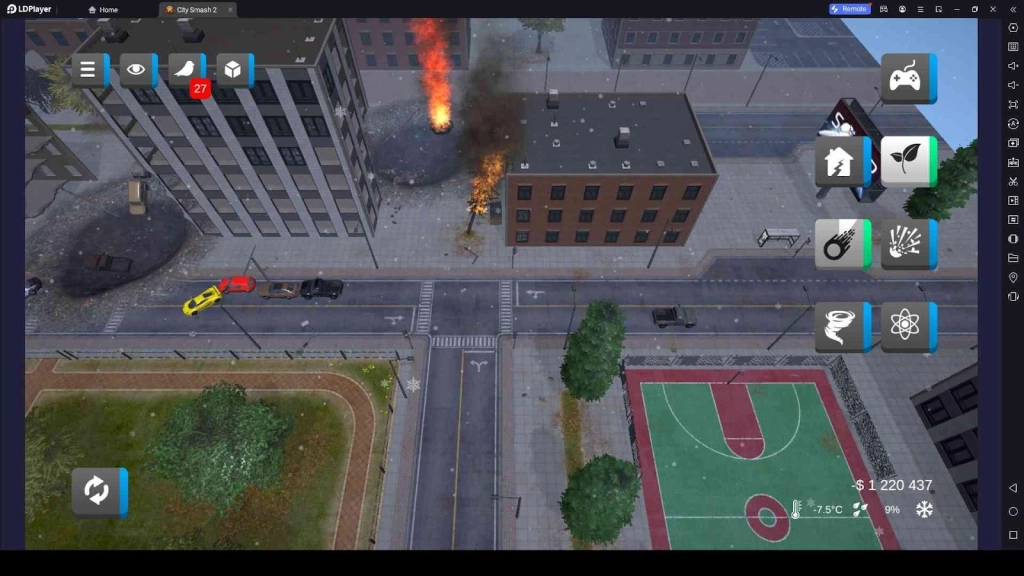This screenshot has width=1024, height=576.
Task: Choose the explosion blast tool
Action: (x=906, y=244)
